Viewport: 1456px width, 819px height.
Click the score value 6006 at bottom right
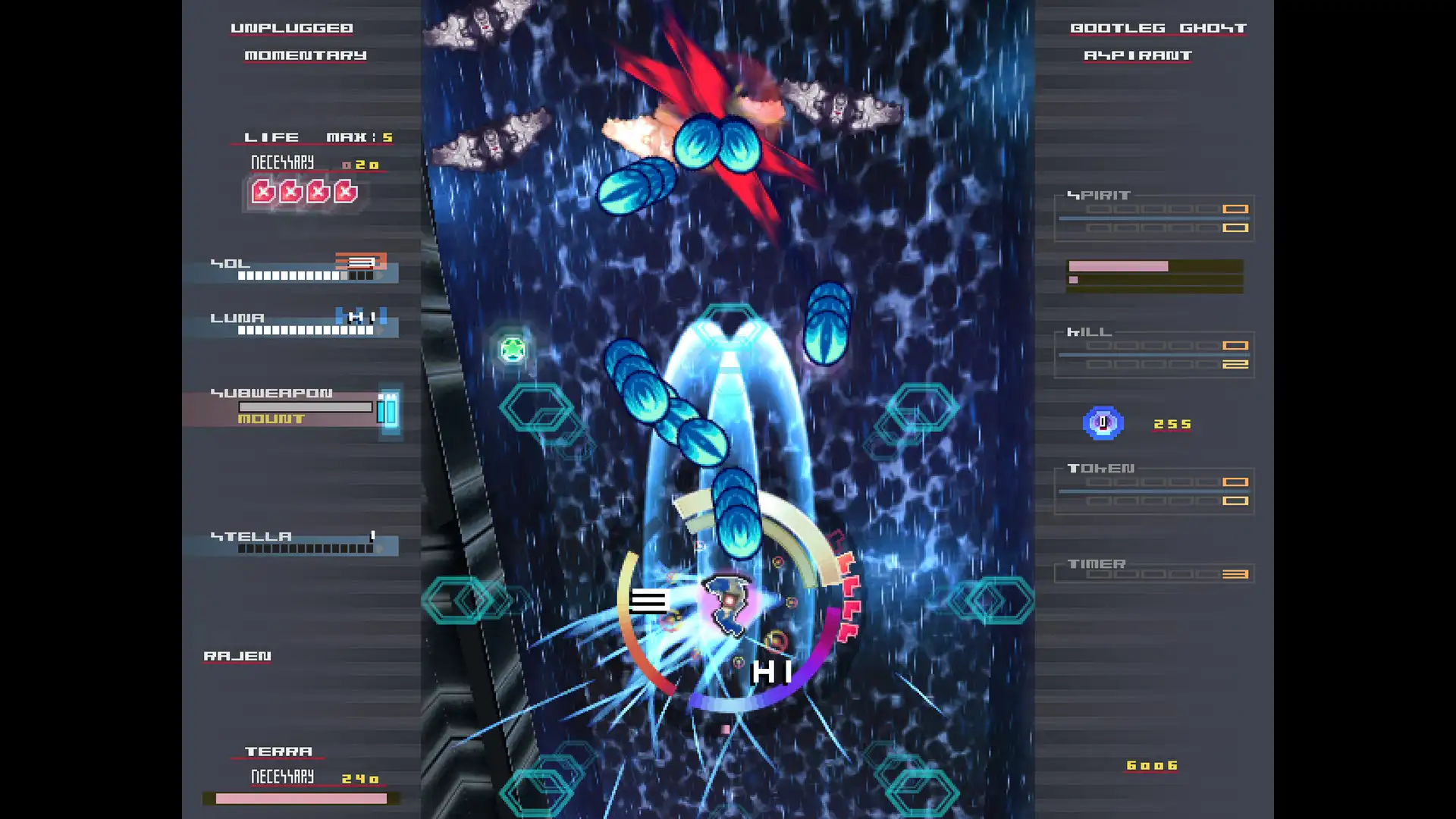[1153, 765]
